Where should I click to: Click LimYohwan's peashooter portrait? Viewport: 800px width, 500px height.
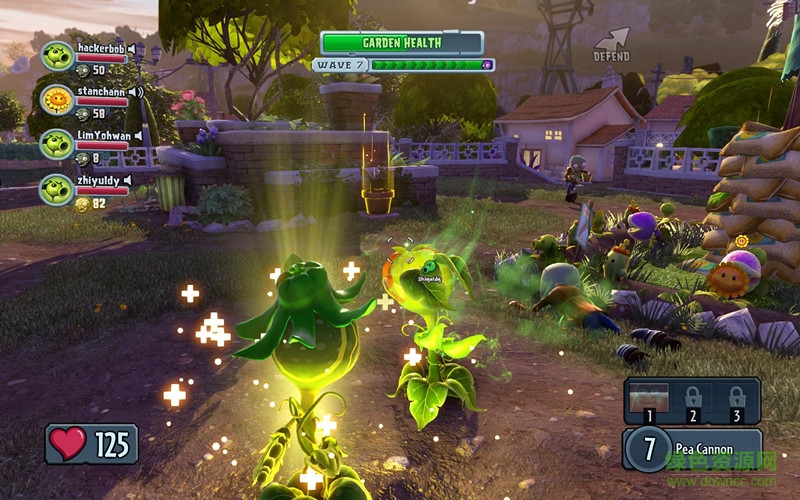[56, 143]
